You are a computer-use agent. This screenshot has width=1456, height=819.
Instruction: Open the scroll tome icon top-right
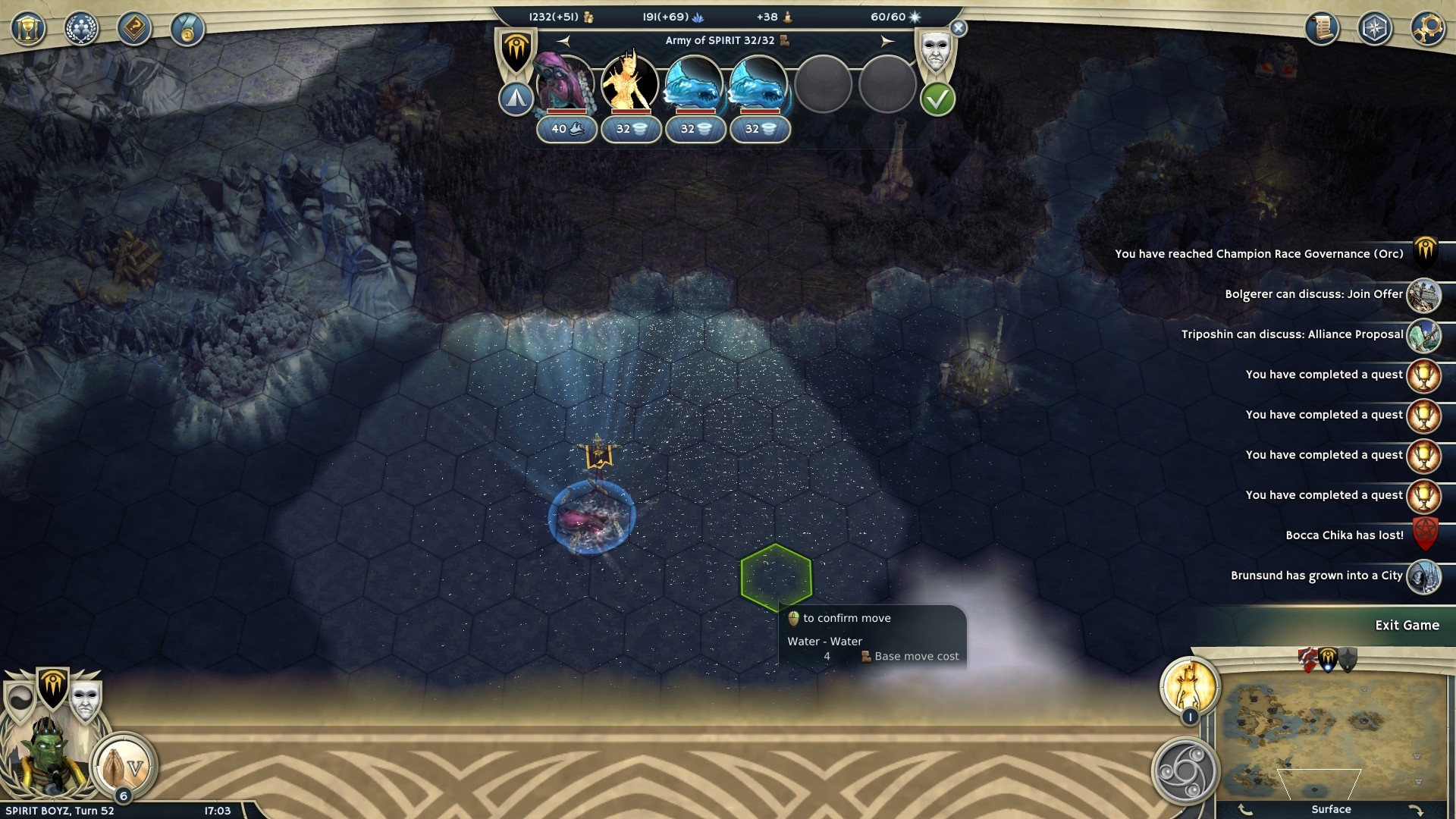pos(1321,29)
